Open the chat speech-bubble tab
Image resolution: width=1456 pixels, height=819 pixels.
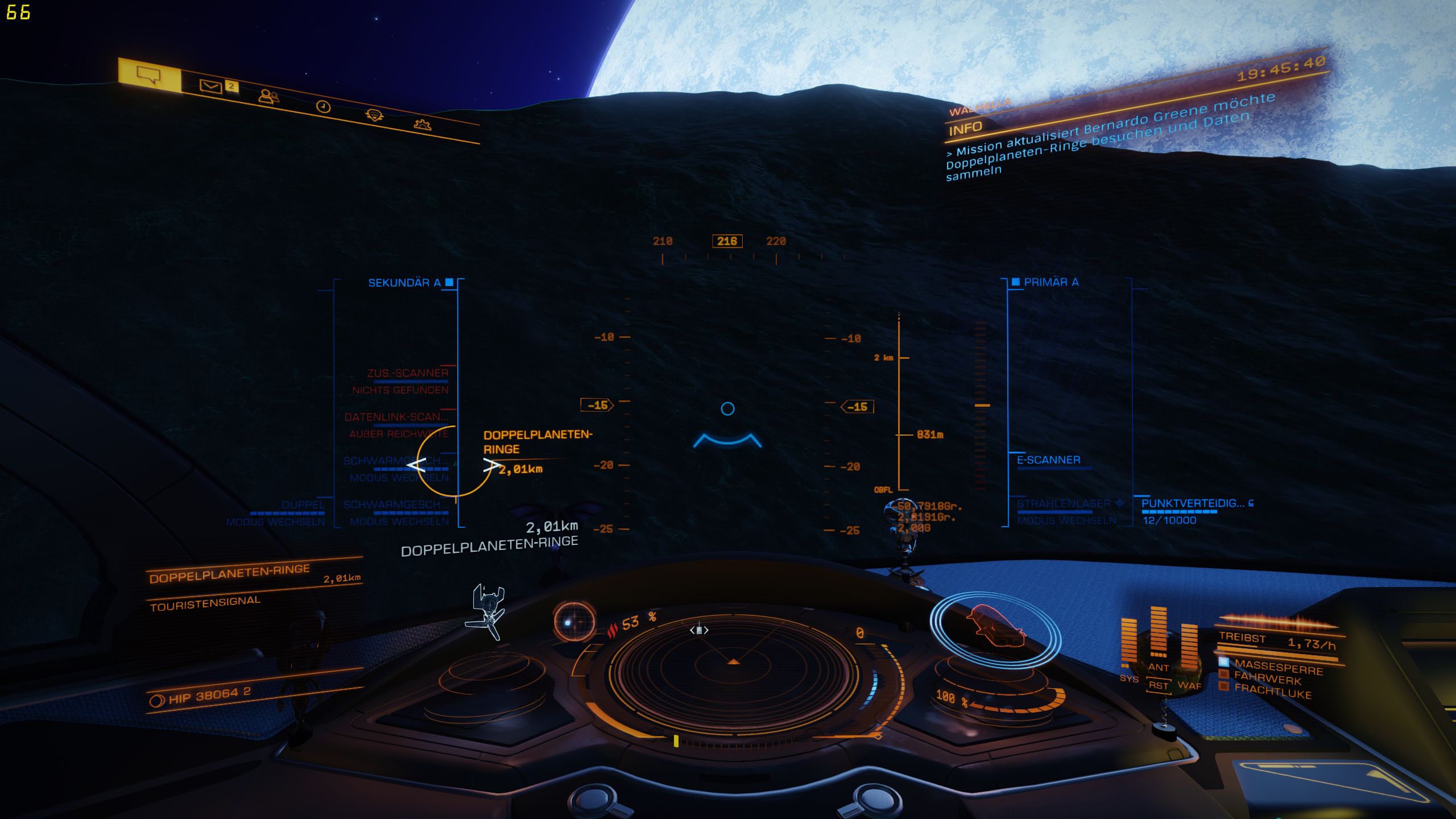pyautogui.click(x=149, y=75)
